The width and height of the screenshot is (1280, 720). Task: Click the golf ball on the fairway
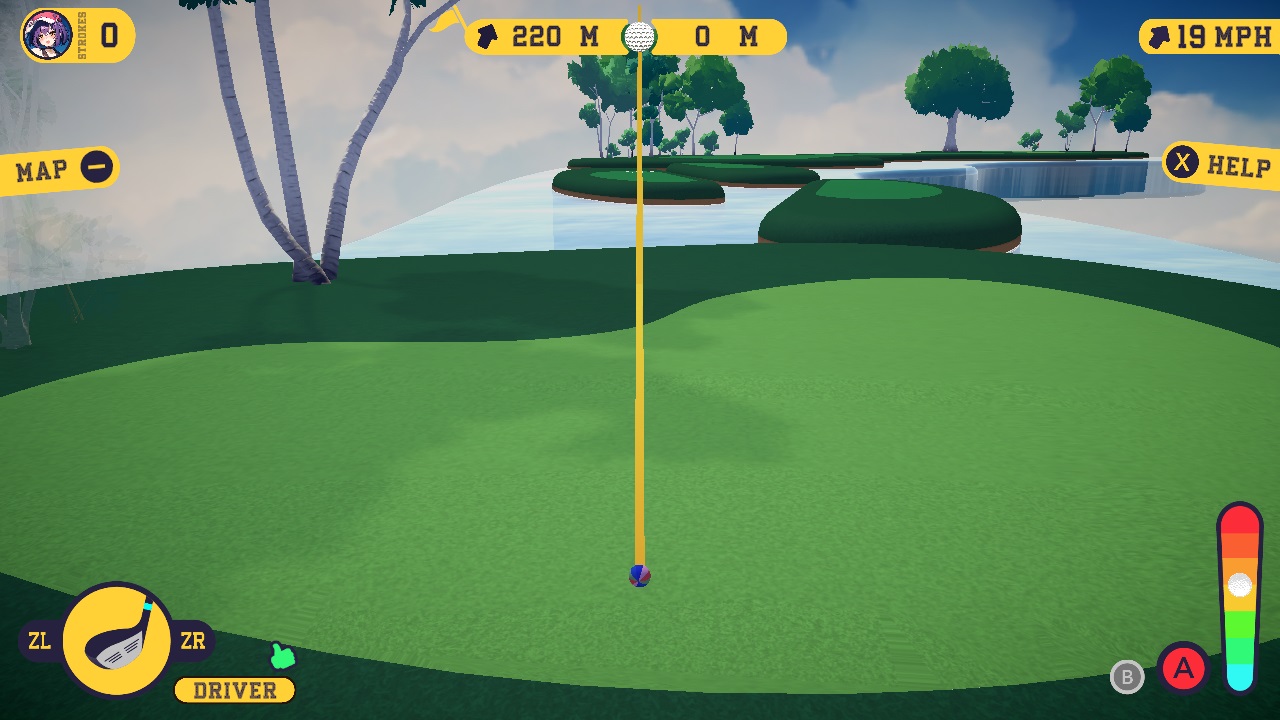[641, 576]
